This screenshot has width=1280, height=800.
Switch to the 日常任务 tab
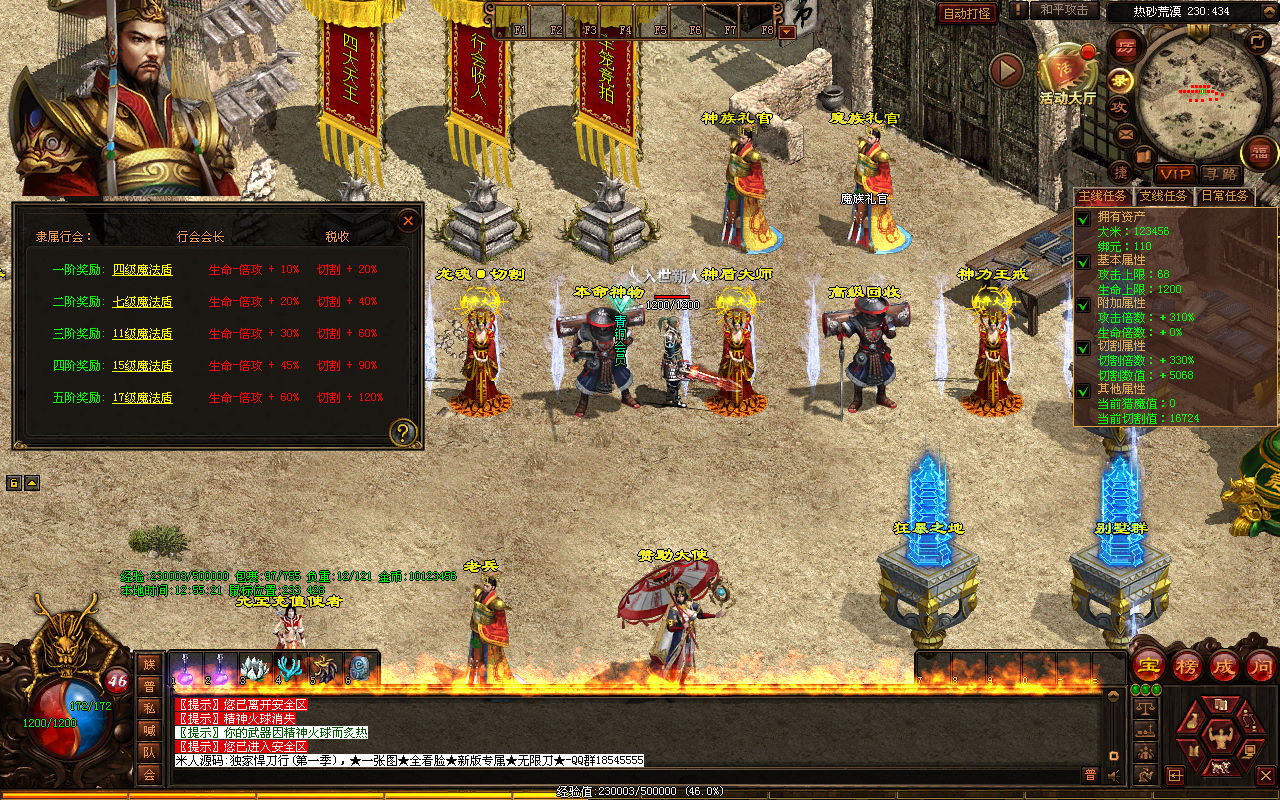(1224, 196)
